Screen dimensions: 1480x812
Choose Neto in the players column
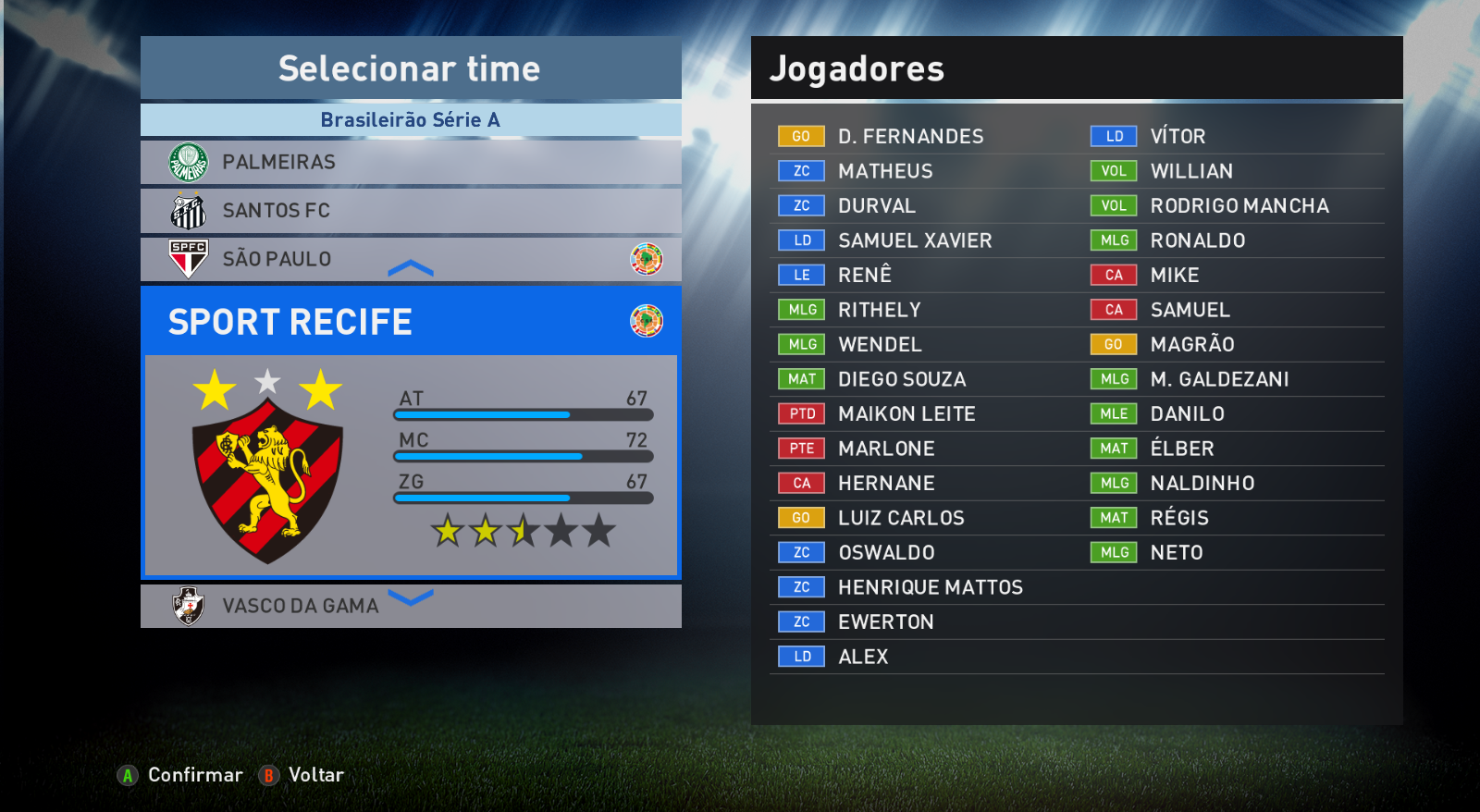pyautogui.click(x=1176, y=553)
